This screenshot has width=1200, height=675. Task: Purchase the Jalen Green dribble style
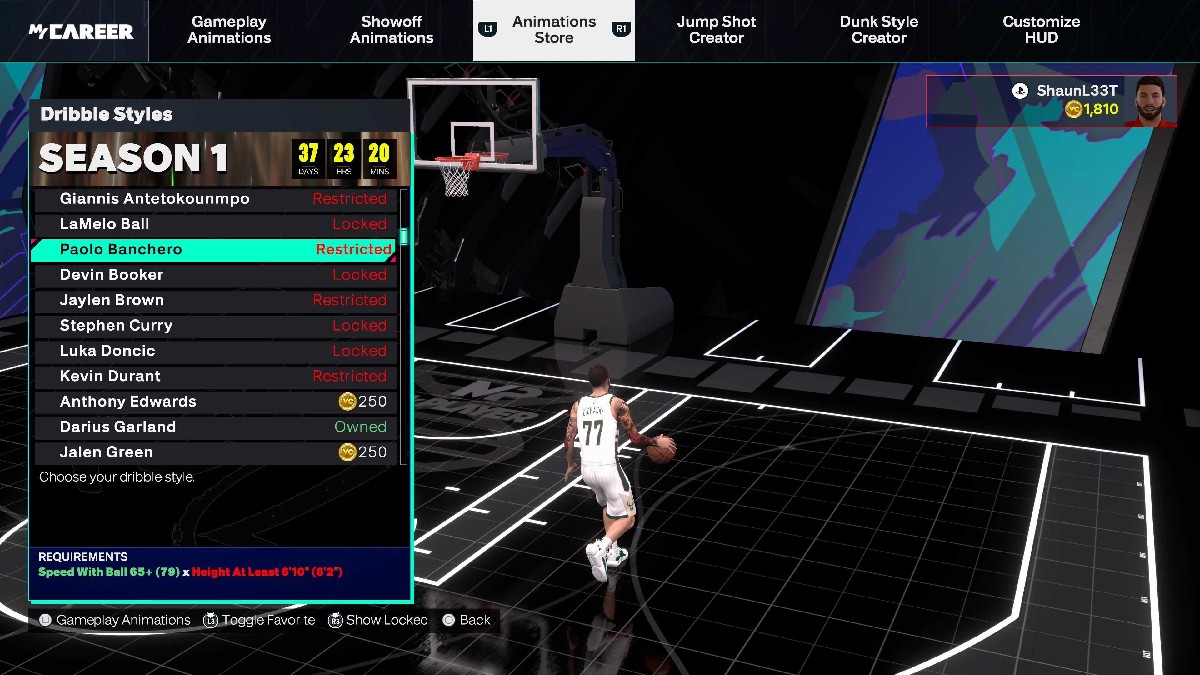click(215, 452)
